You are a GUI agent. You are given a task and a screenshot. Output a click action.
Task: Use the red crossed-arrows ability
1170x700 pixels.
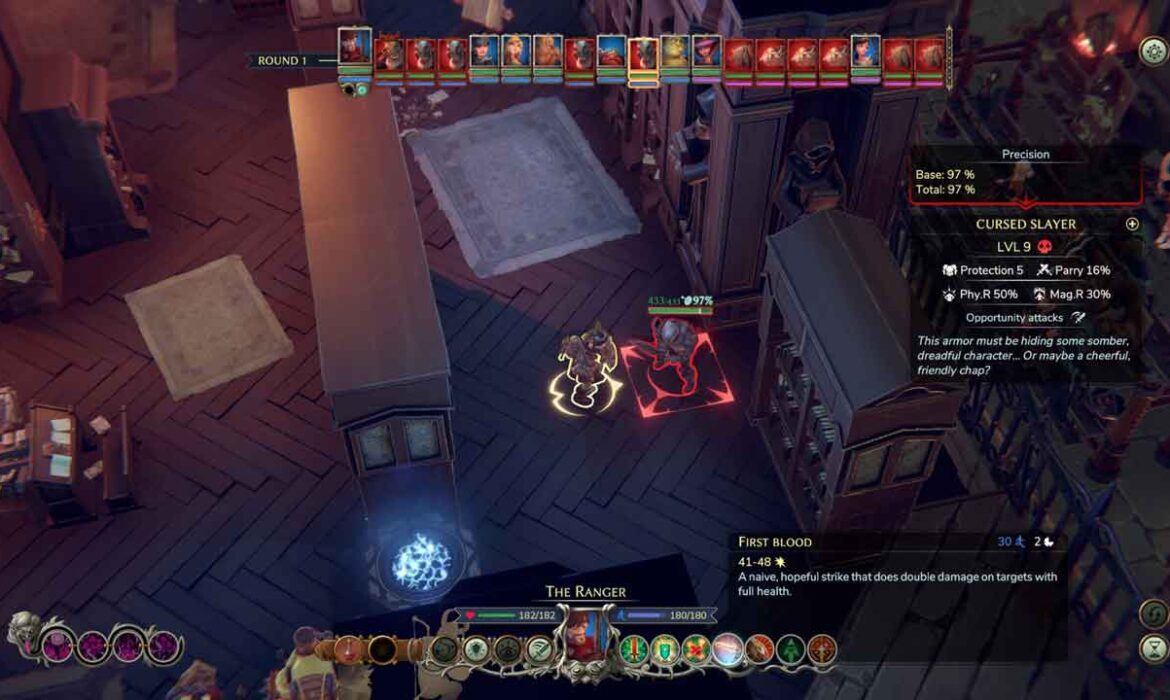coord(695,649)
